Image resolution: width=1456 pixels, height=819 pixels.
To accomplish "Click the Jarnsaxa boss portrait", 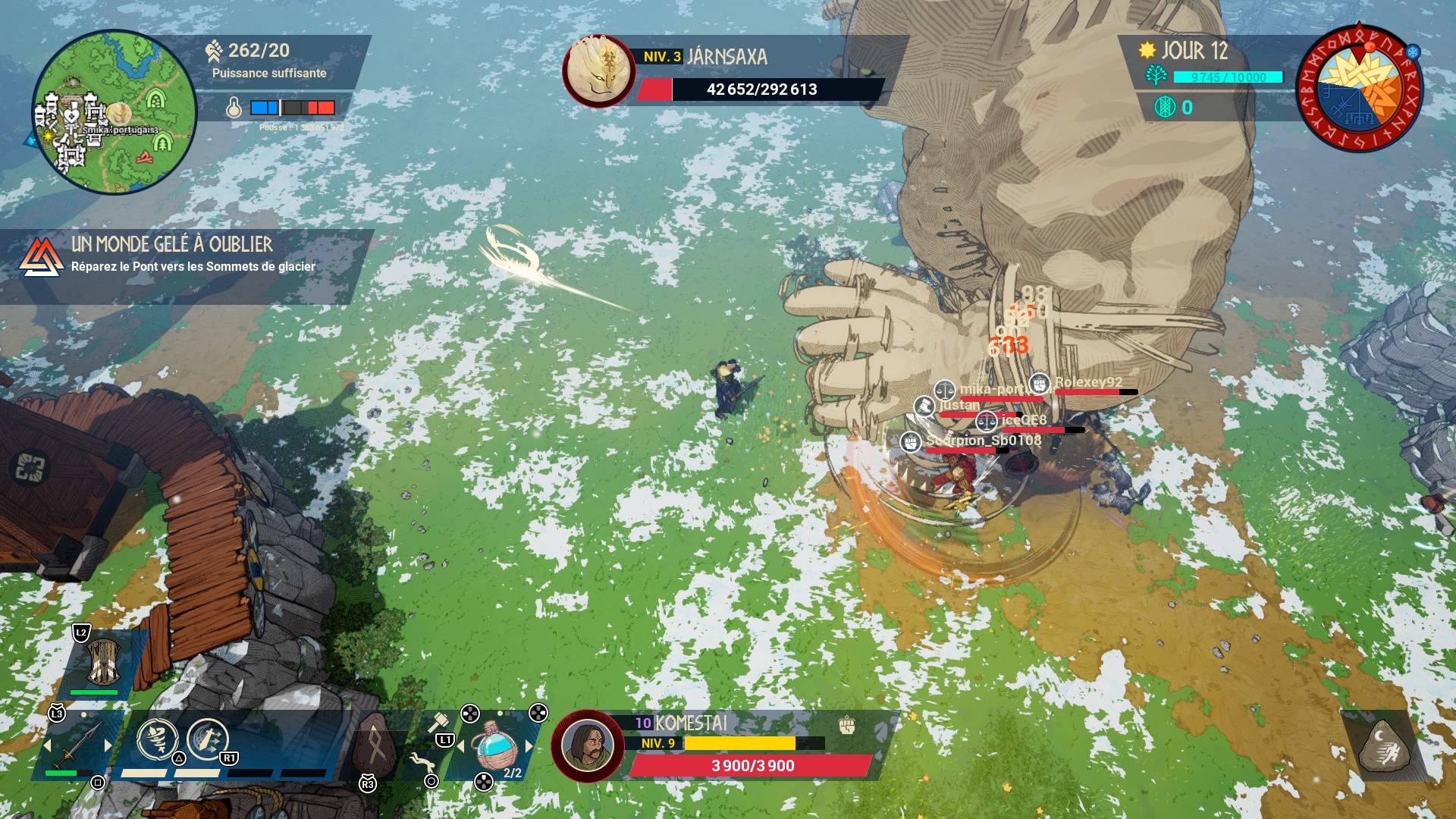I will (599, 71).
